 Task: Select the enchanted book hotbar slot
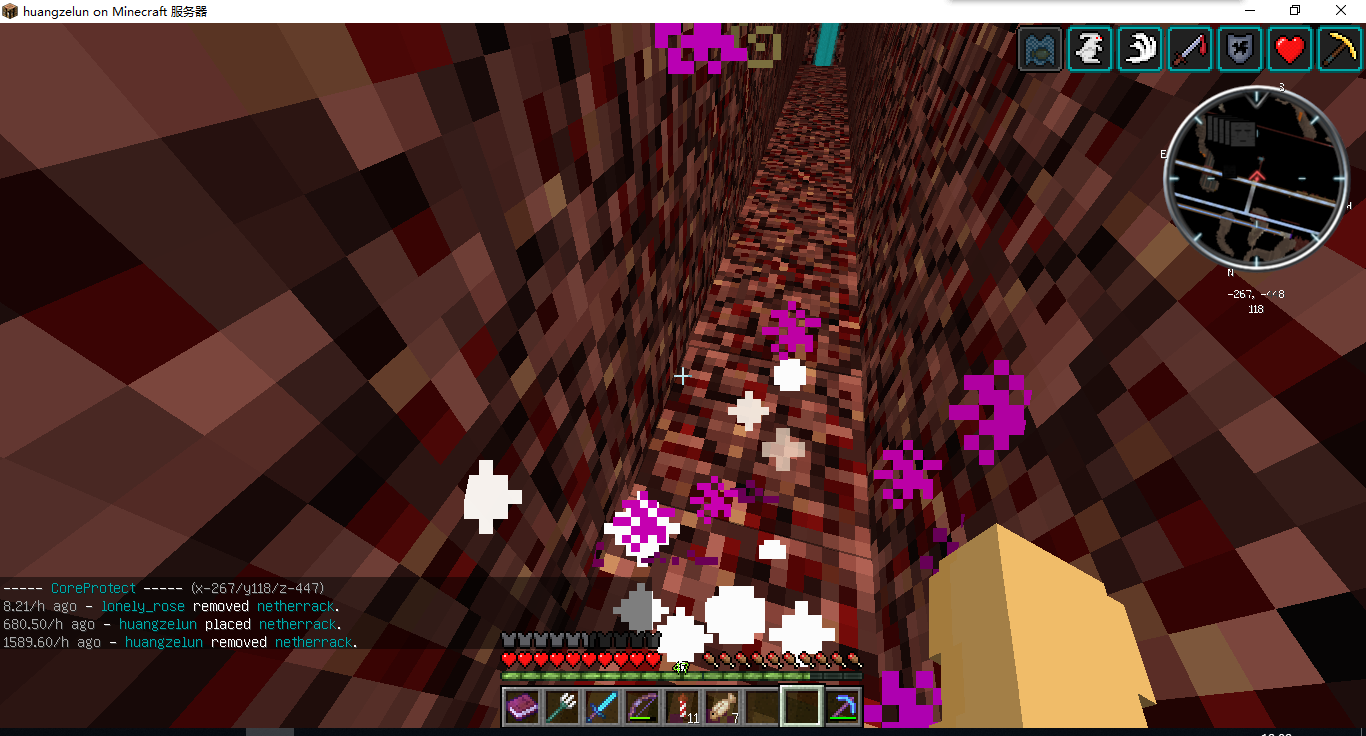pyautogui.click(x=522, y=708)
